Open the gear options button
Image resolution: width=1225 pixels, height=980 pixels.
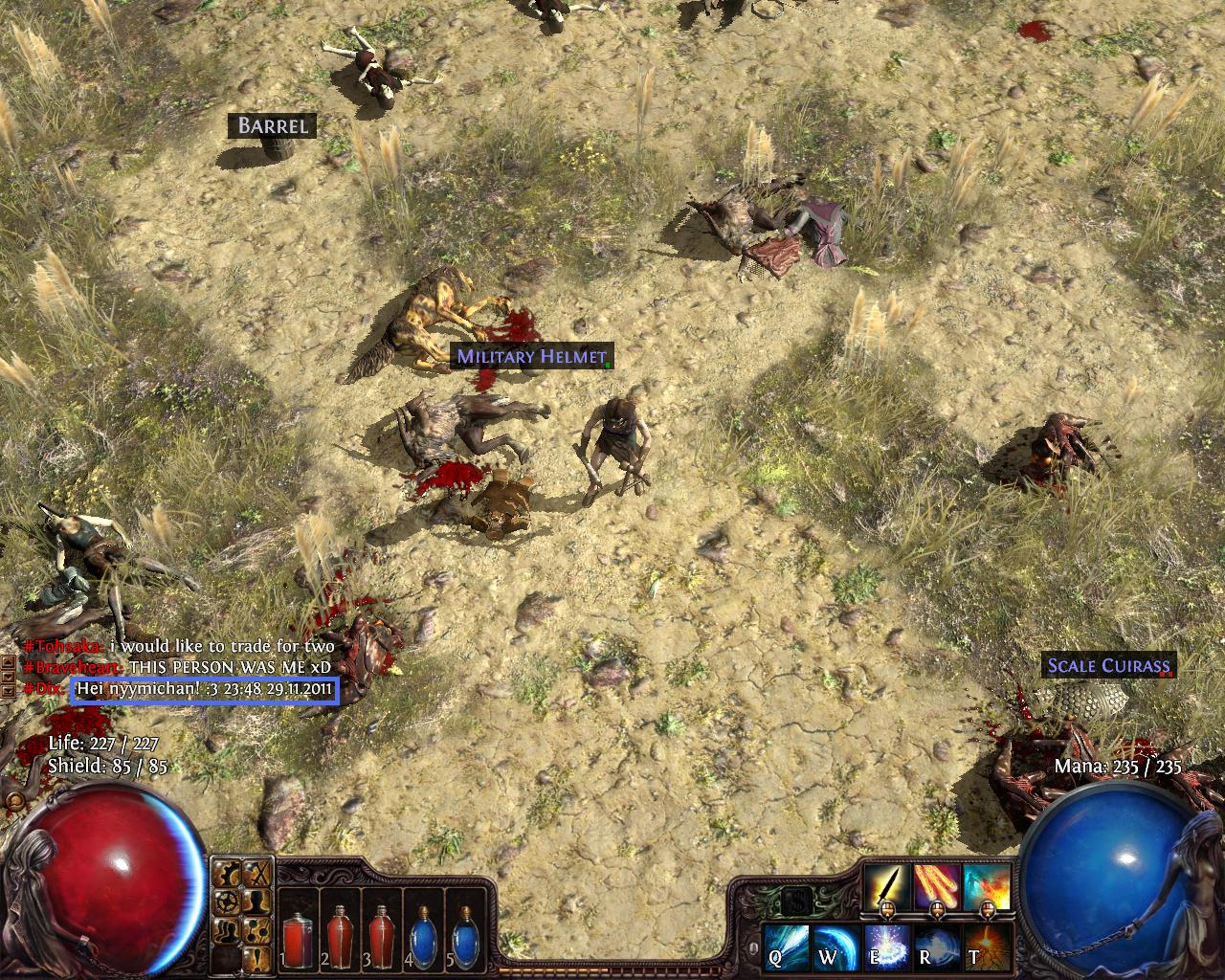point(228,901)
